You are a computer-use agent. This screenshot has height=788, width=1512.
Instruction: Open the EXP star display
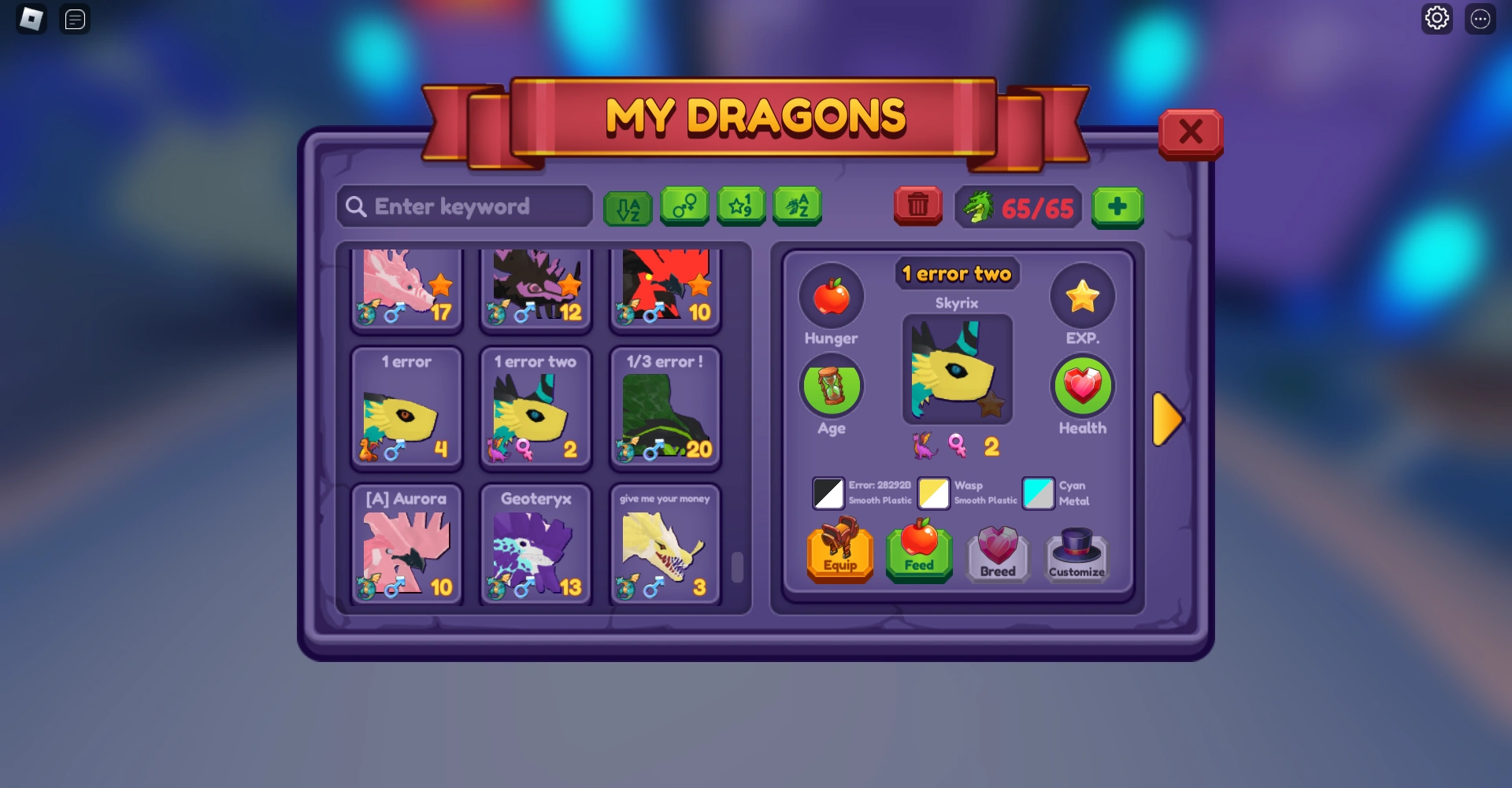click(1083, 296)
